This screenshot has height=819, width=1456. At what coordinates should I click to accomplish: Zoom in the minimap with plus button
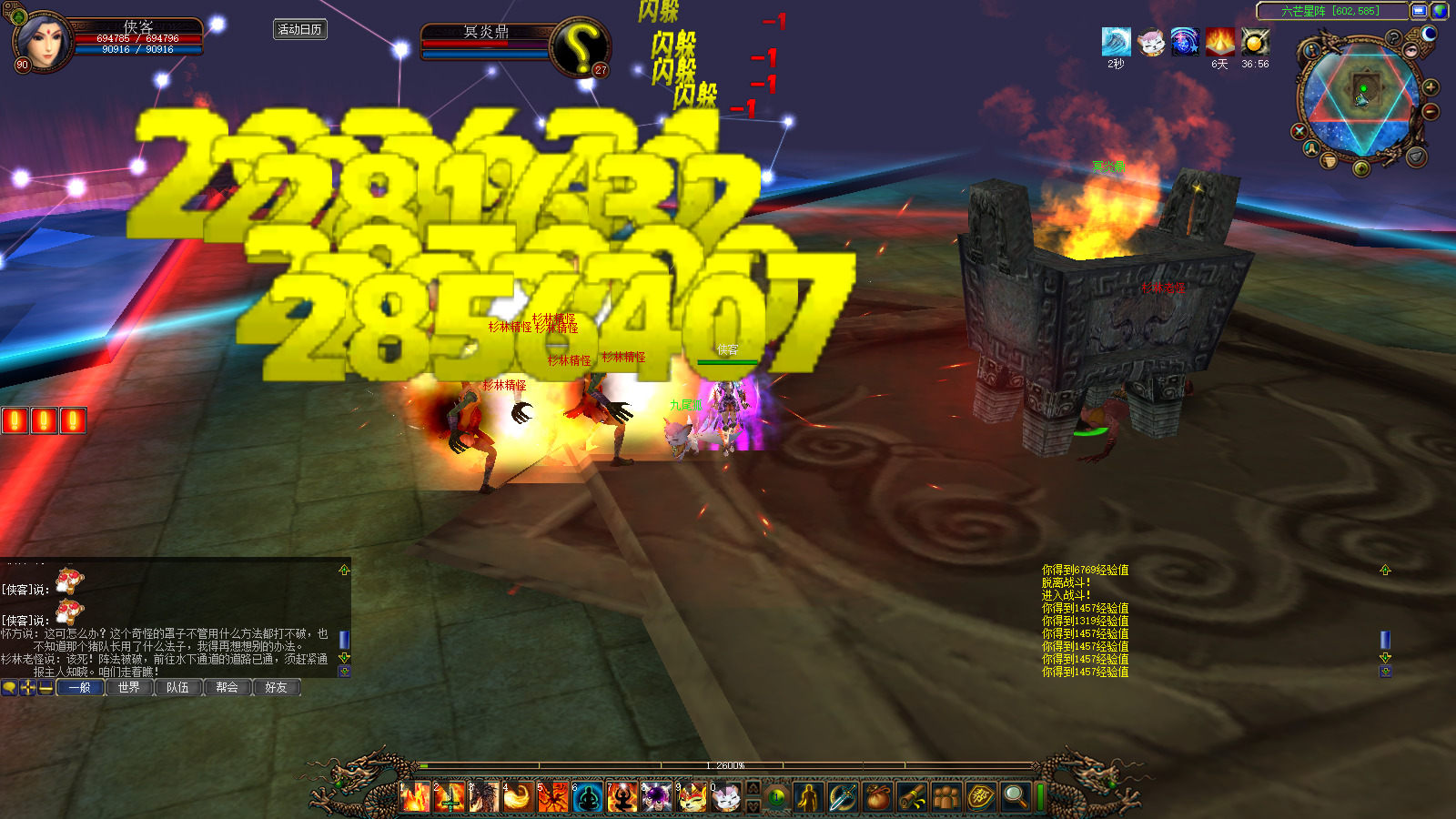point(1431,87)
